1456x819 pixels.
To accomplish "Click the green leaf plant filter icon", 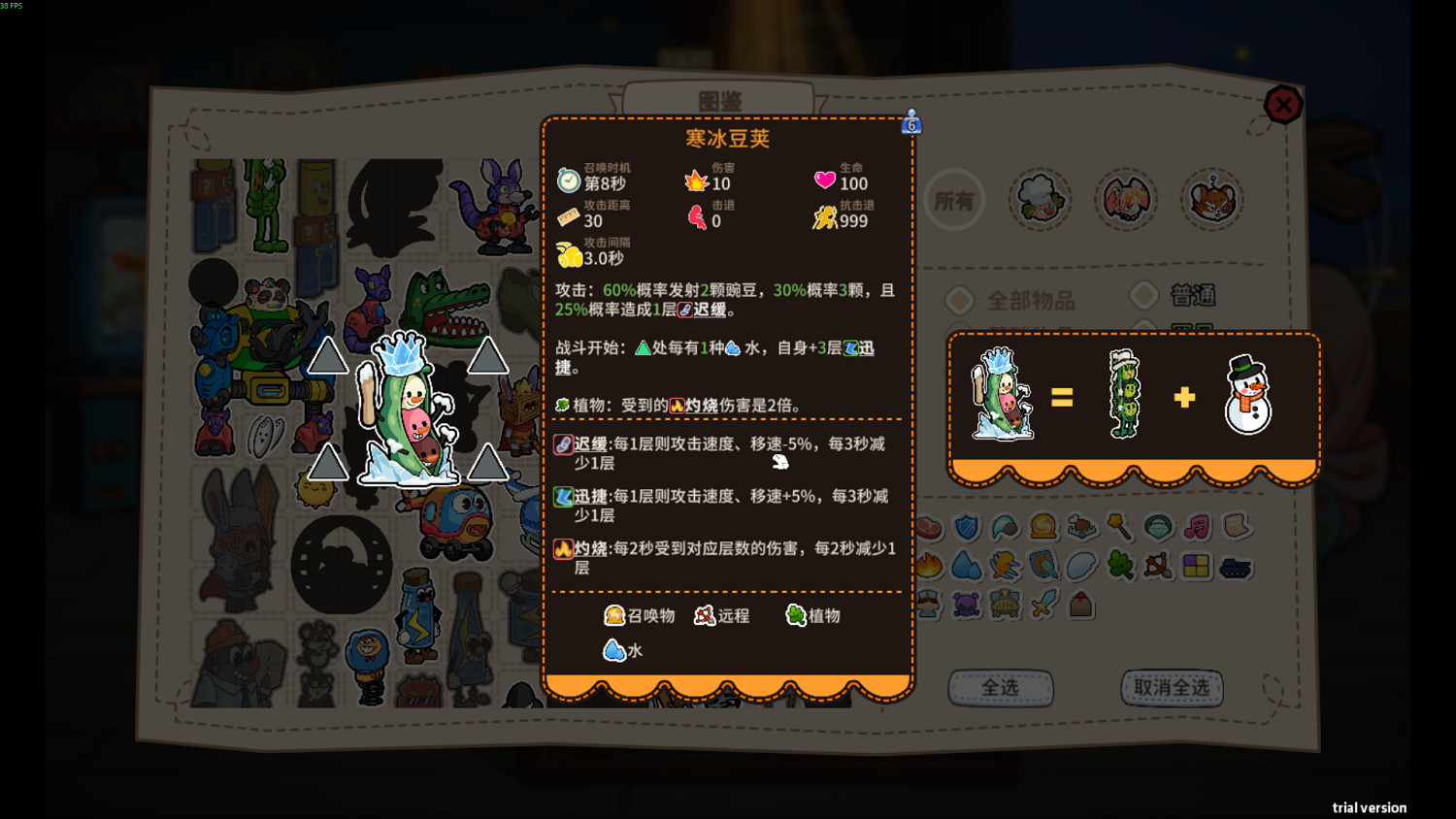I will pos(1119,566).
